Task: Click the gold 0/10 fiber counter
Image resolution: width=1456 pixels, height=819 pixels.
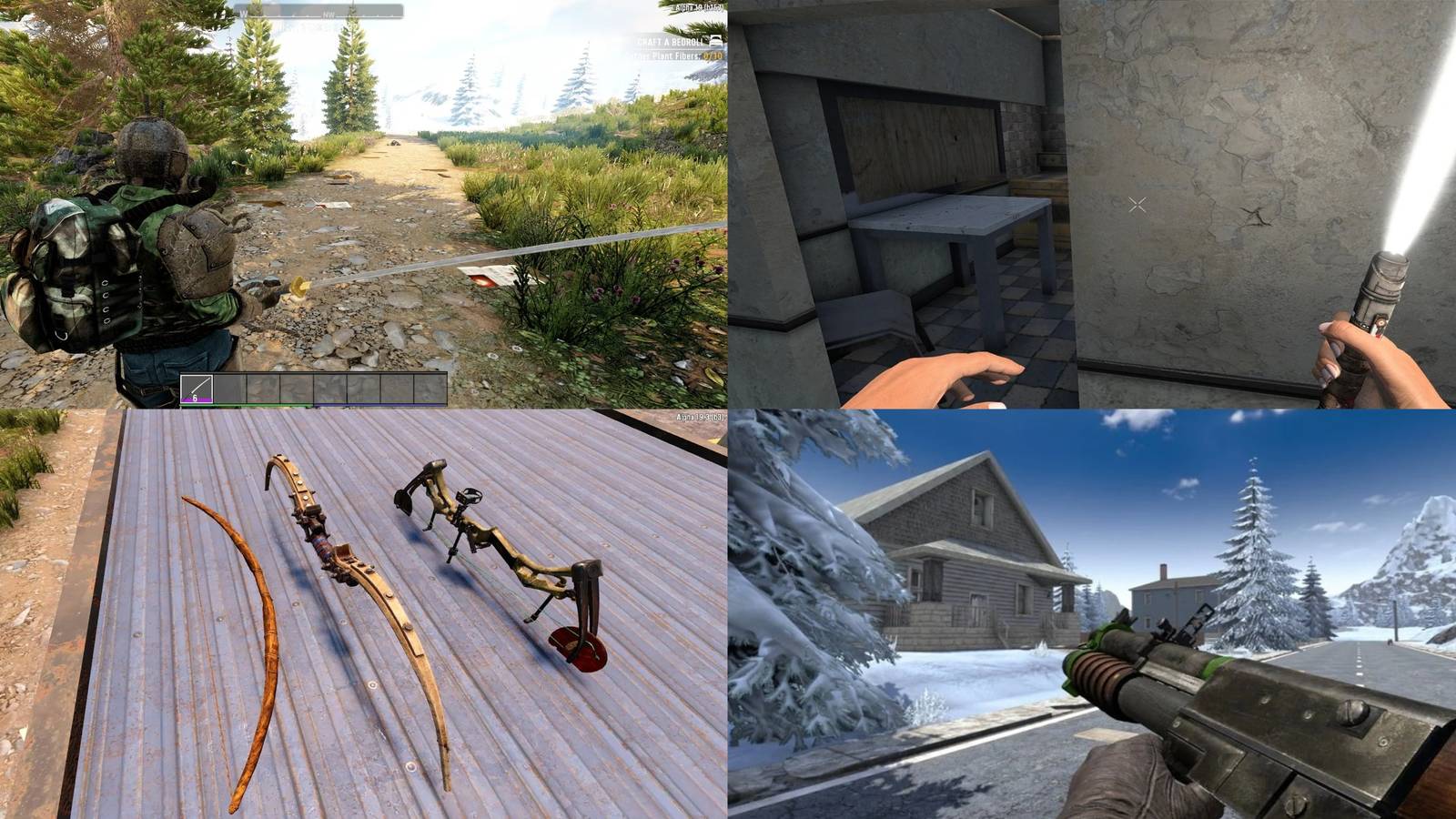Action: 713,56
